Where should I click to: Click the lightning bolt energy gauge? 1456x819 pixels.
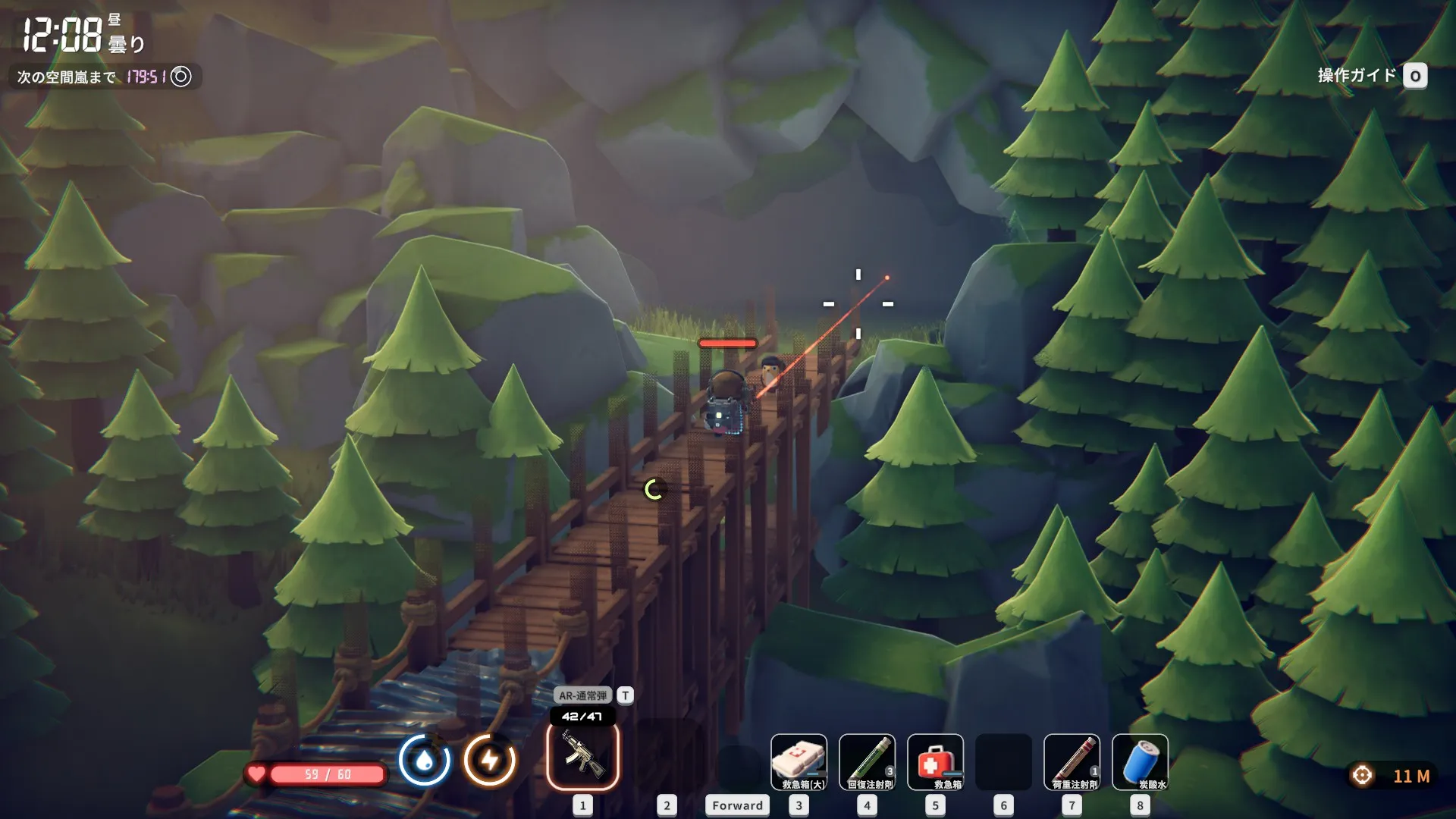pyautogui.click(x=490, y=760)
